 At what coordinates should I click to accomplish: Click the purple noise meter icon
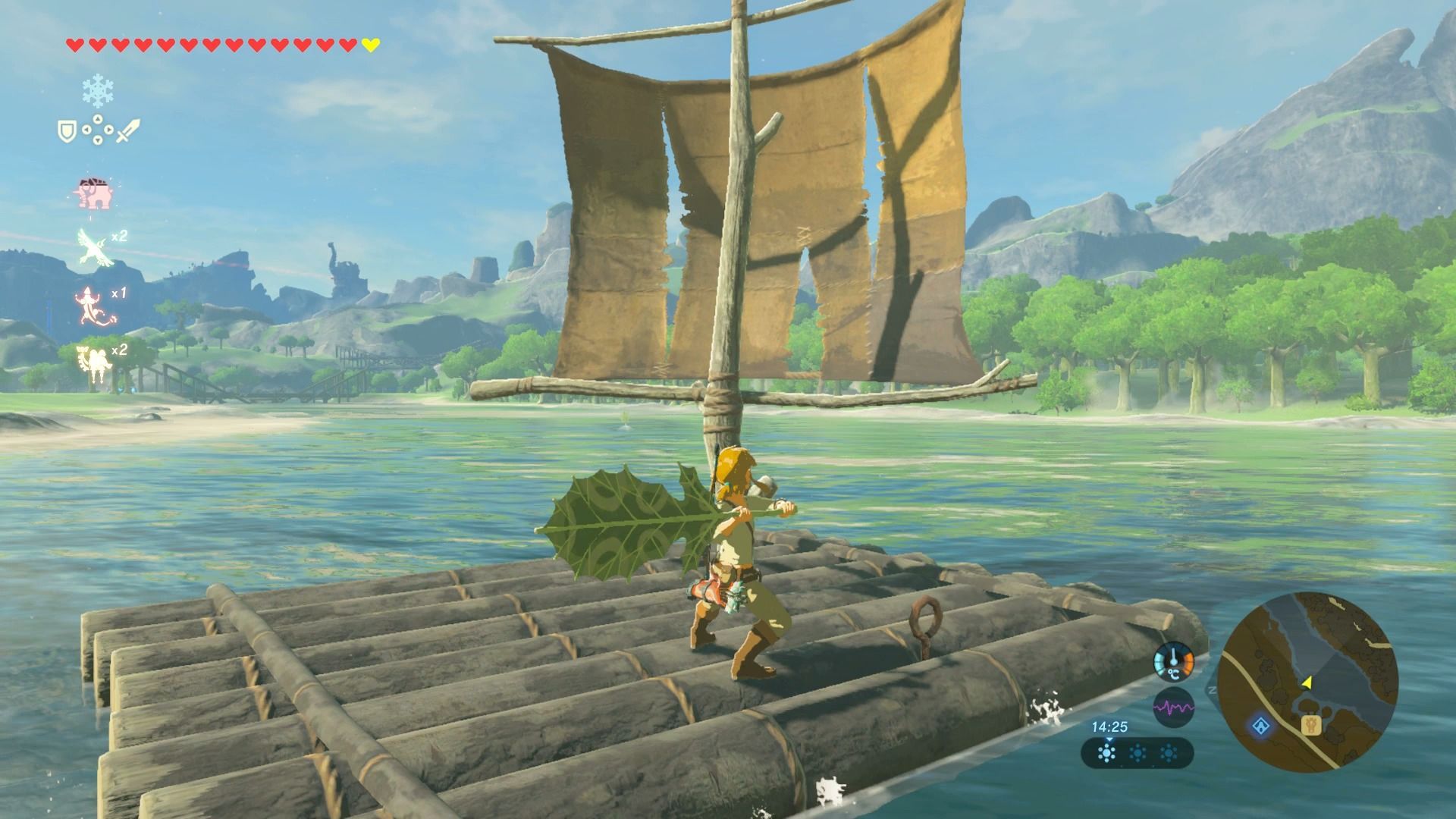pyautogui.click(x=1173, y=708)
